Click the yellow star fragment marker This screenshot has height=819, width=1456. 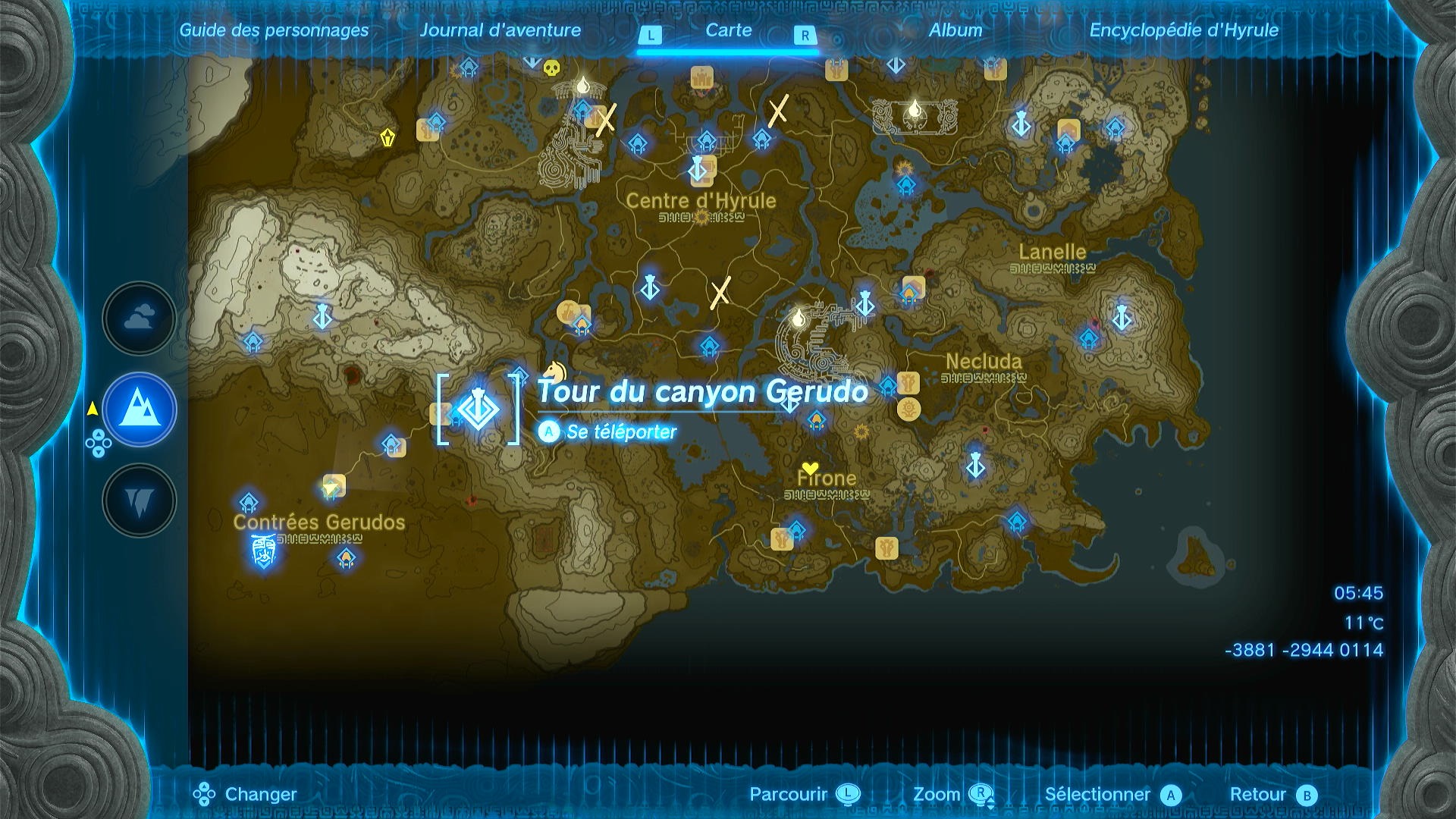[x=861, y=432]
